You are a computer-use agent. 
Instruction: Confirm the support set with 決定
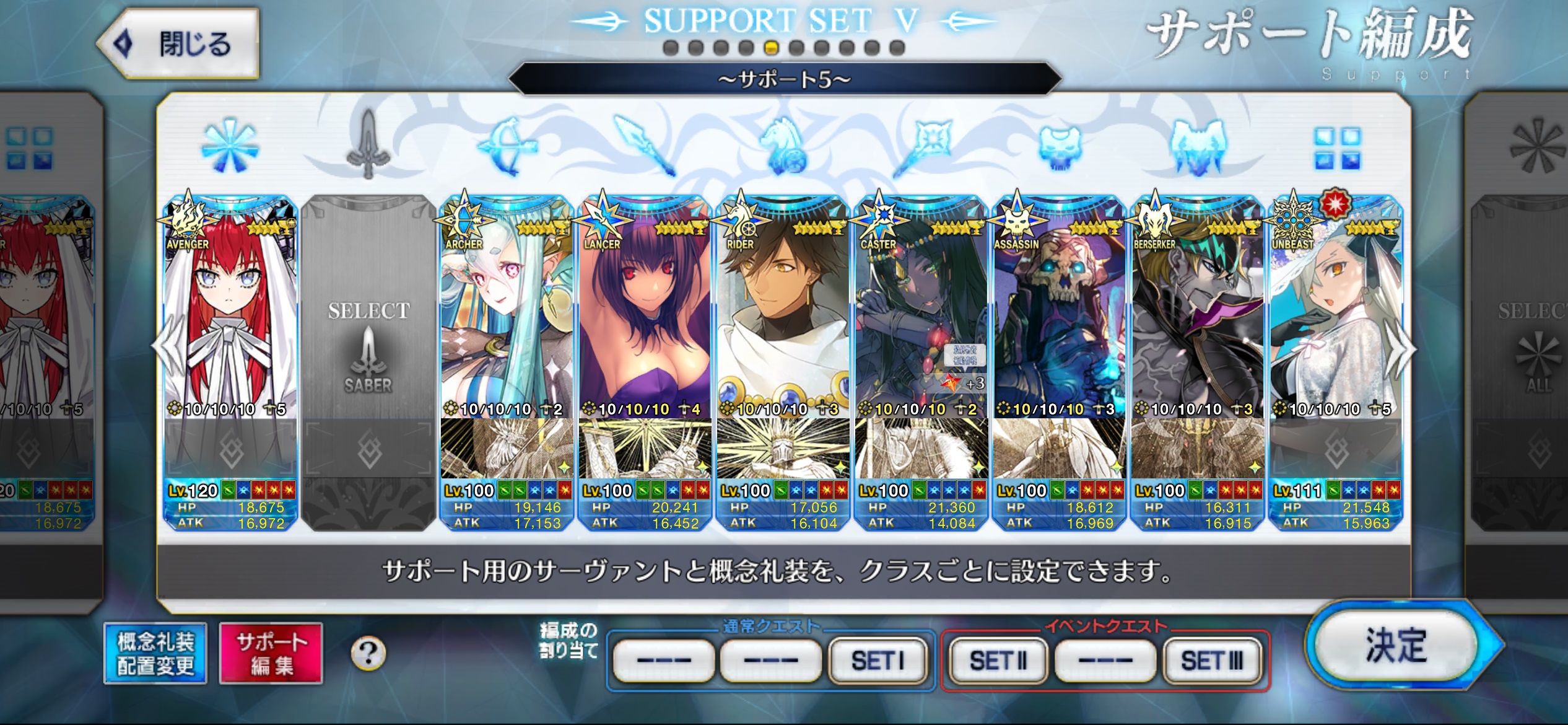point(1396,646)
